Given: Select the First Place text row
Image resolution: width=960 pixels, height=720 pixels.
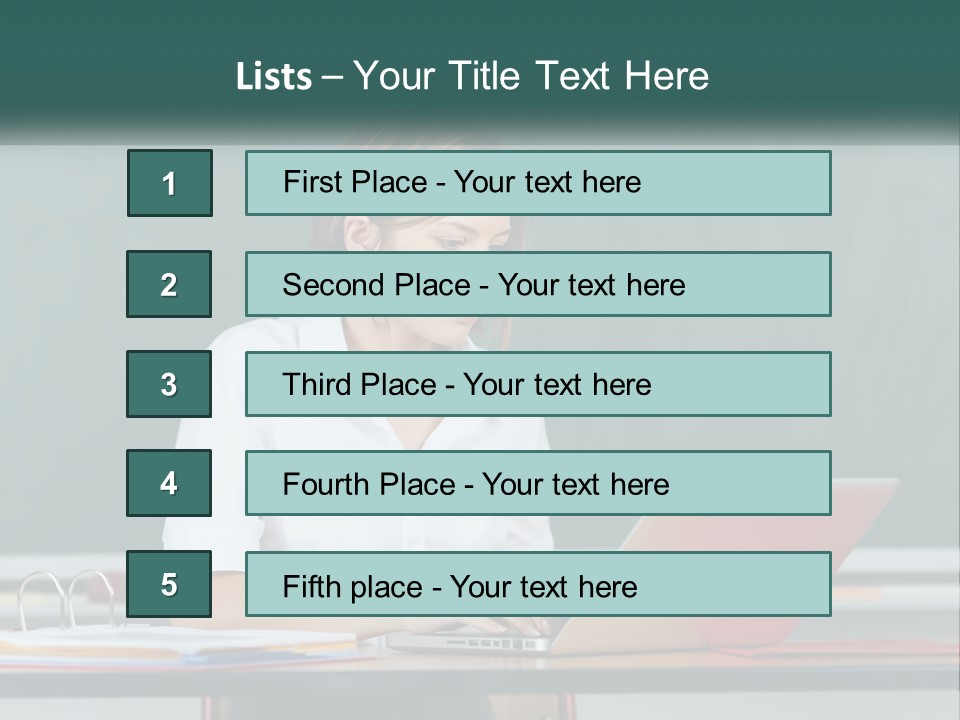Looking at the screenshot, I should (538, 183).
